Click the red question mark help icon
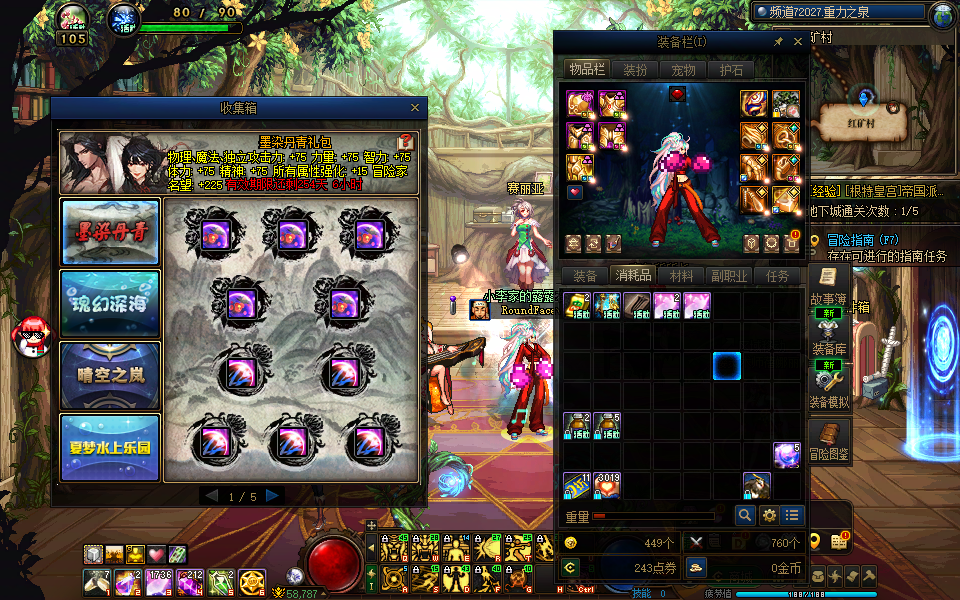Image resolution: width=960 pixels, height=600 pixels. 406,142
